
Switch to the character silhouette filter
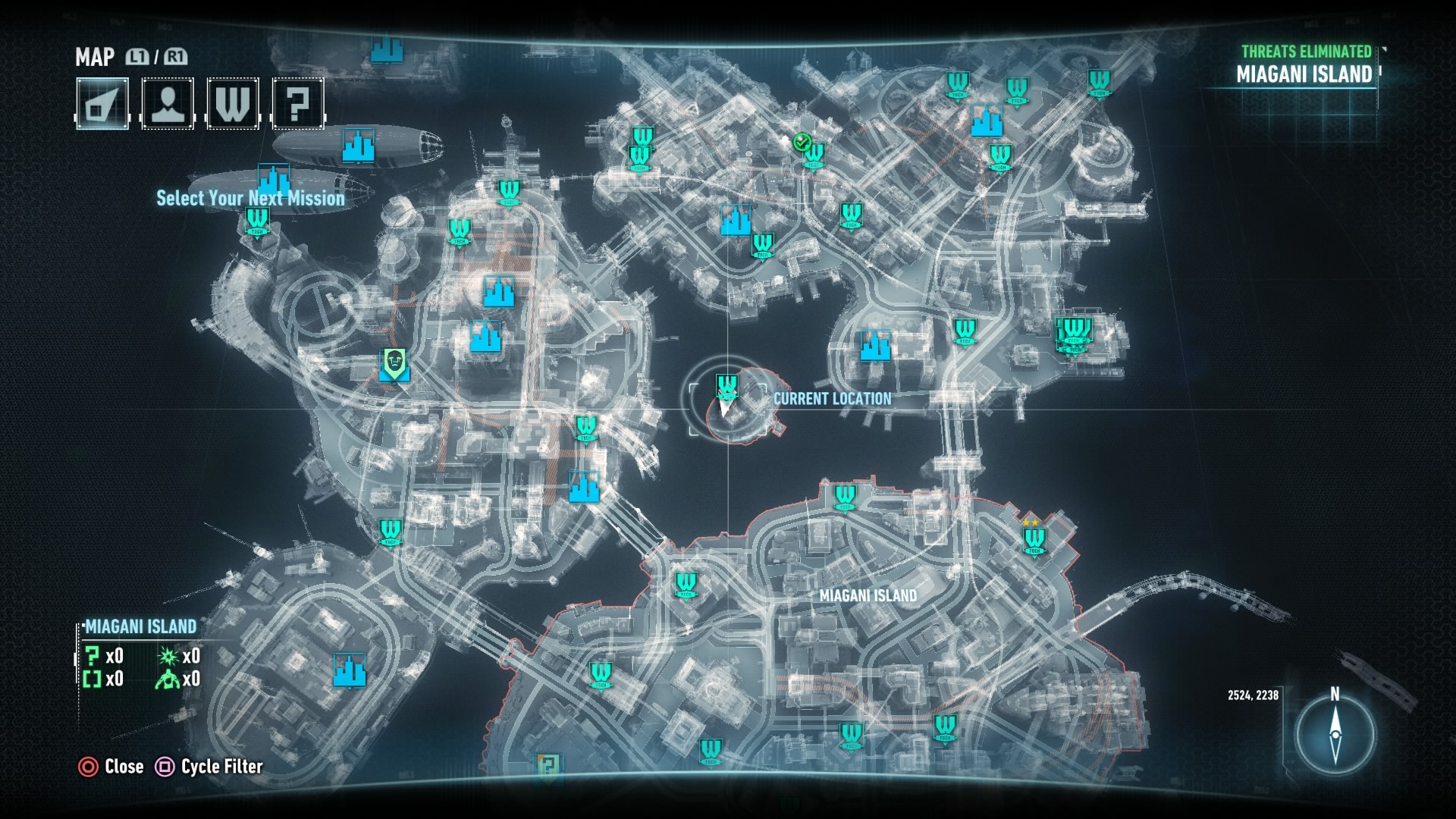point(168,103)
